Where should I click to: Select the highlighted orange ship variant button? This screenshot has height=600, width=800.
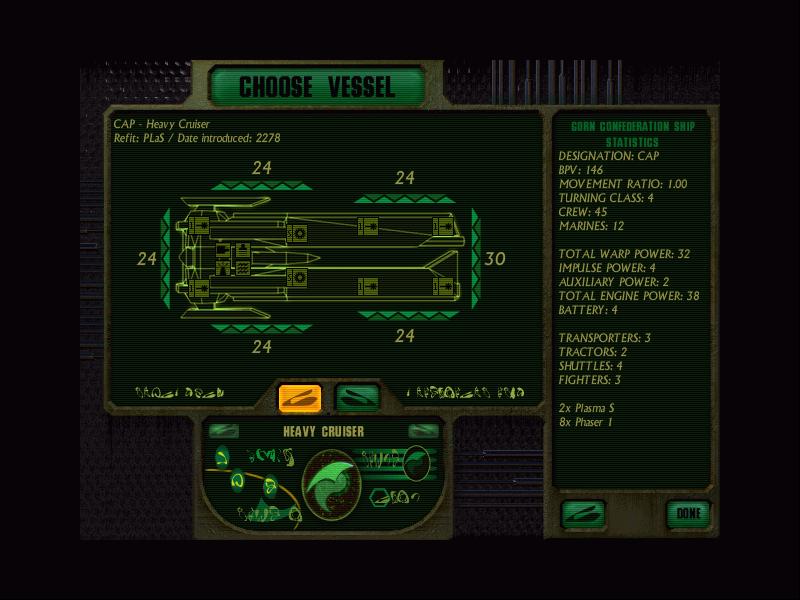300,398
